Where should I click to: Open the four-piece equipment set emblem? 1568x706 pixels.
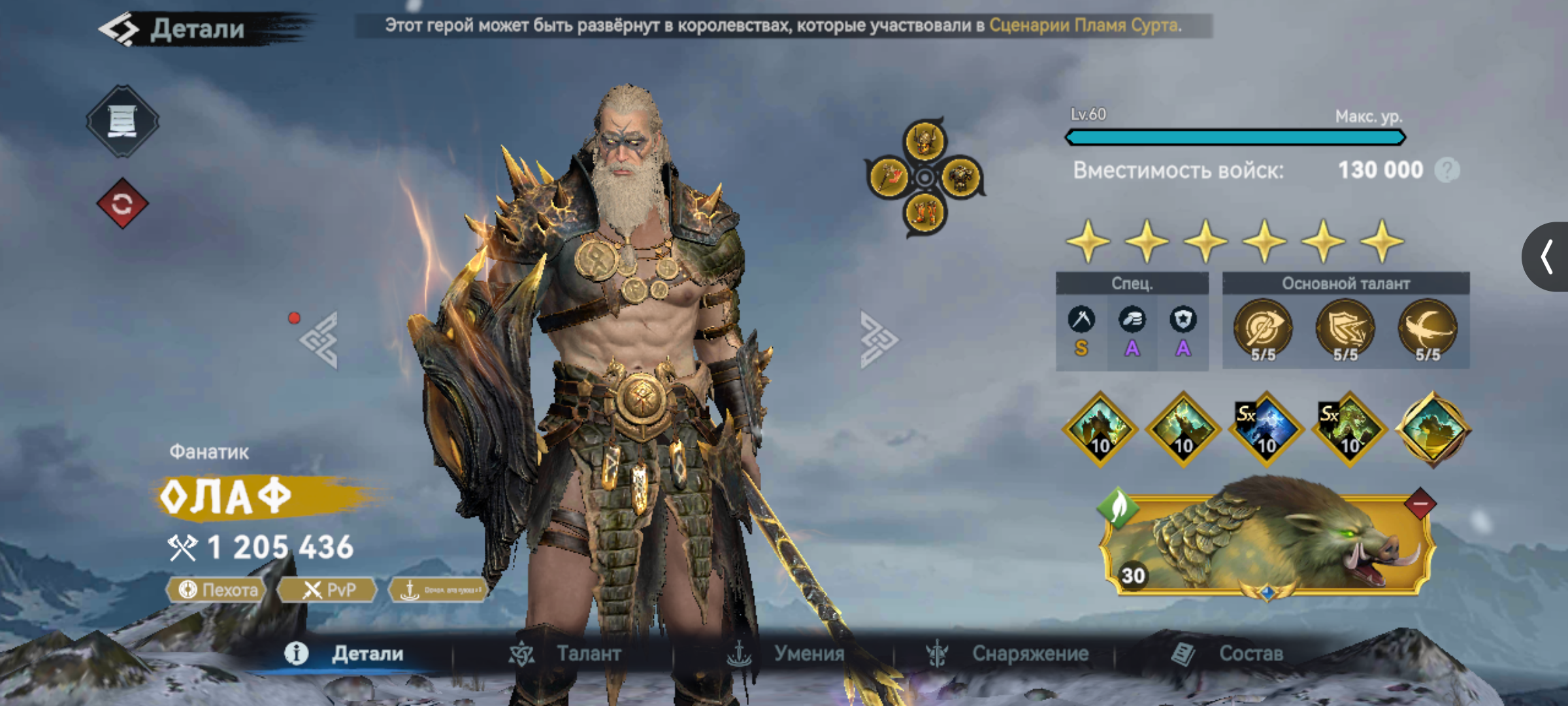[x=924, y=176]
